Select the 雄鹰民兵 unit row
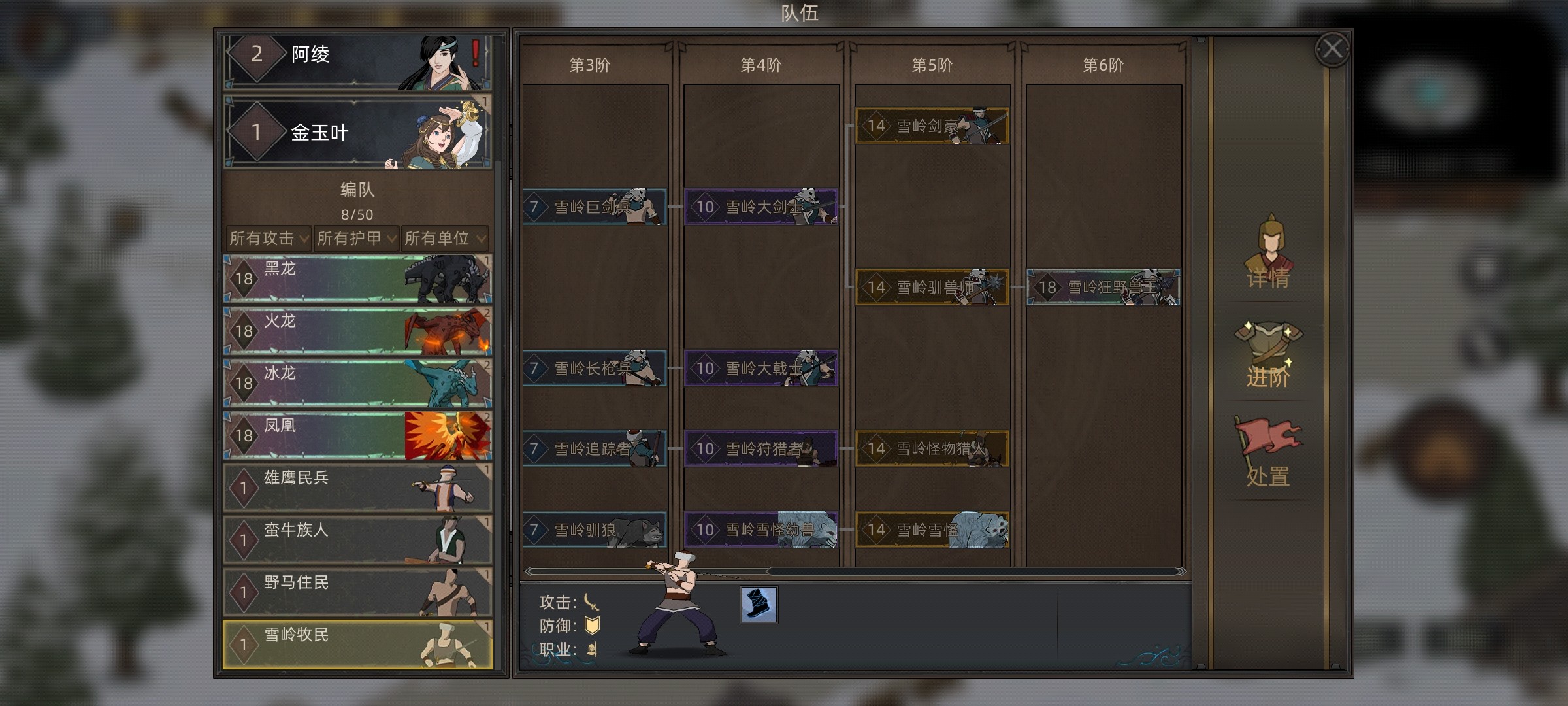 [357, 488]
